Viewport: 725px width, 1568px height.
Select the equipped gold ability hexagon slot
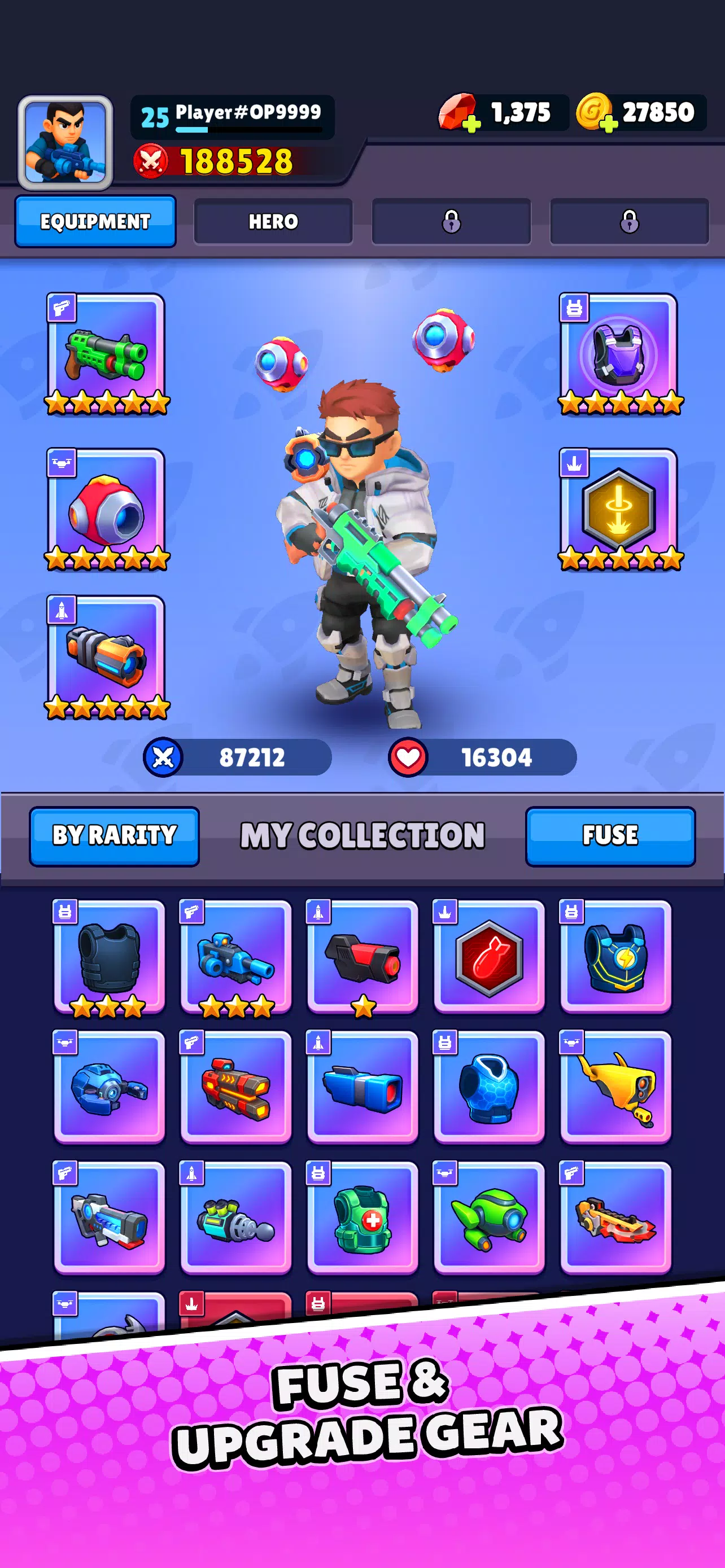(619, 511)
